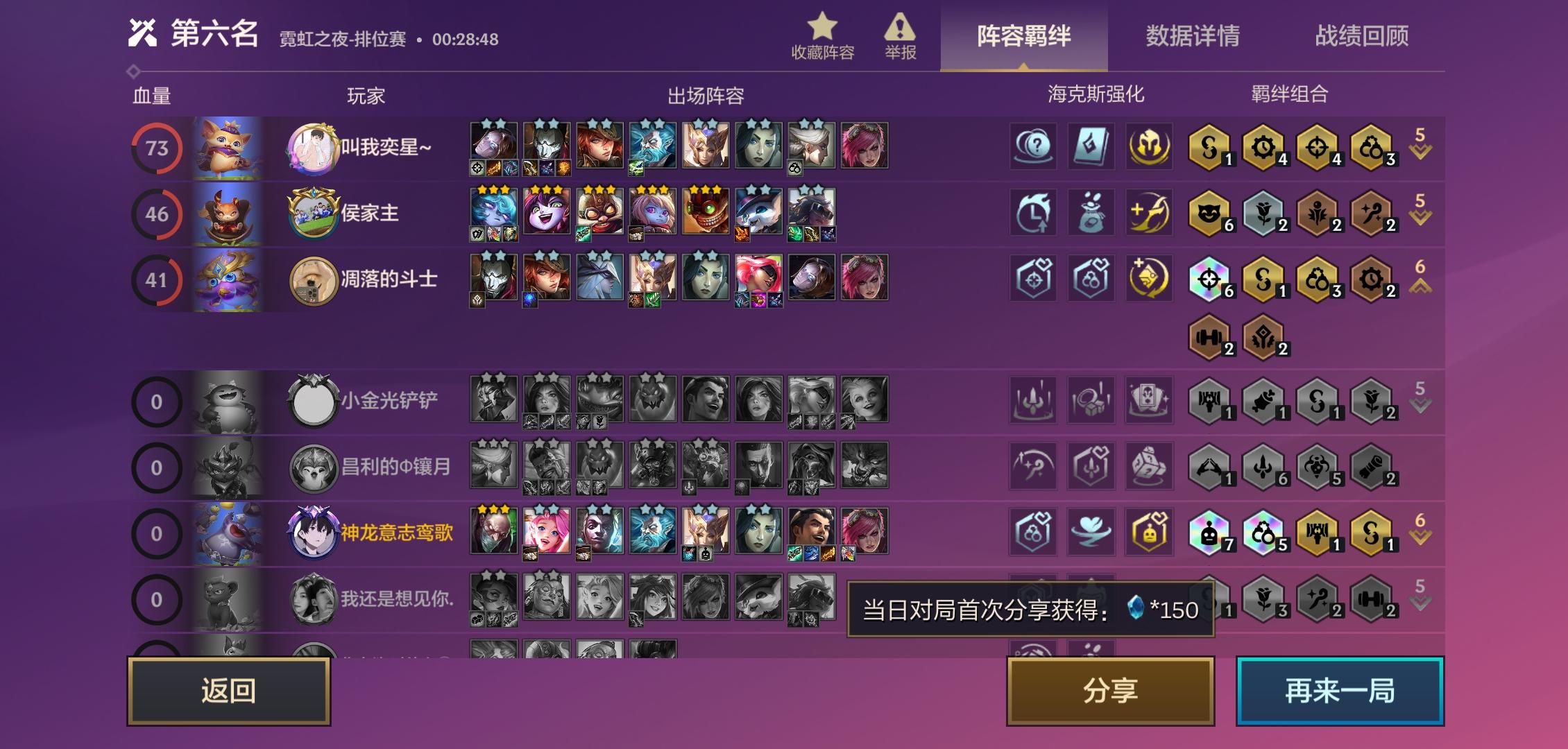Click the health ring showing 73

tap(159, 147)
